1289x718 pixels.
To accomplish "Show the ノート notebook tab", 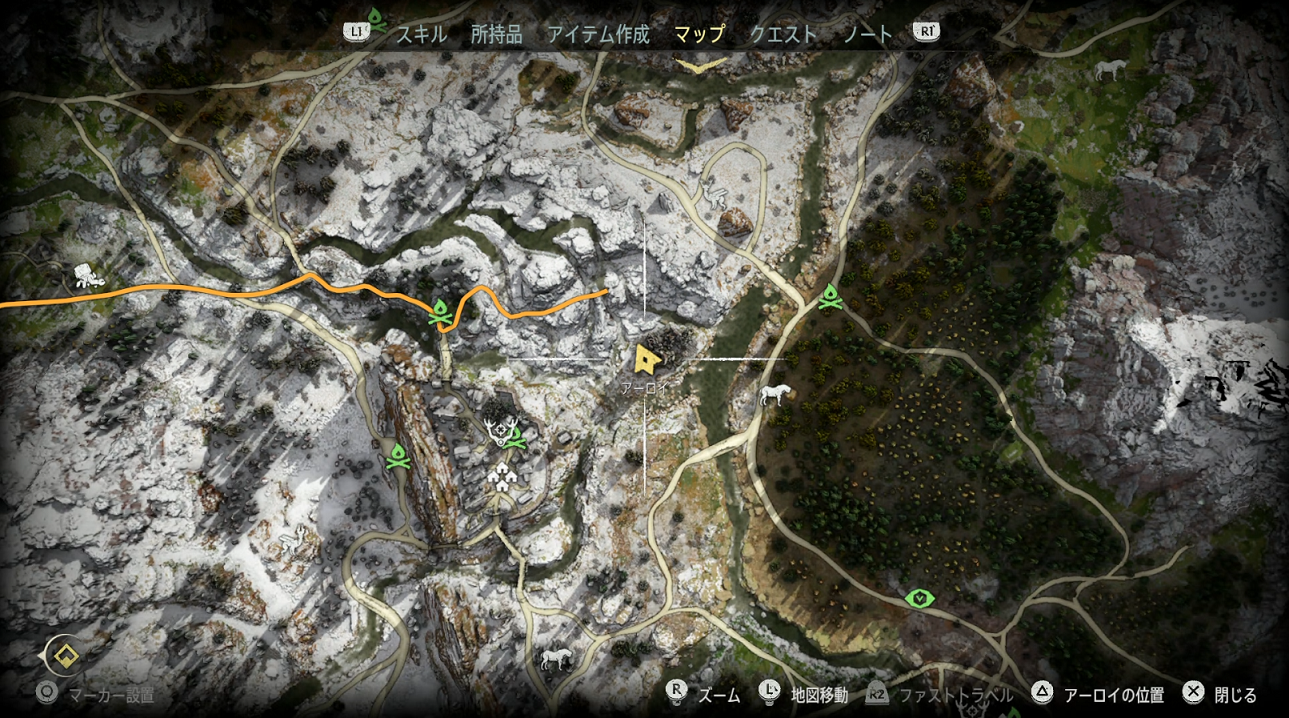I will coord(868,34).
